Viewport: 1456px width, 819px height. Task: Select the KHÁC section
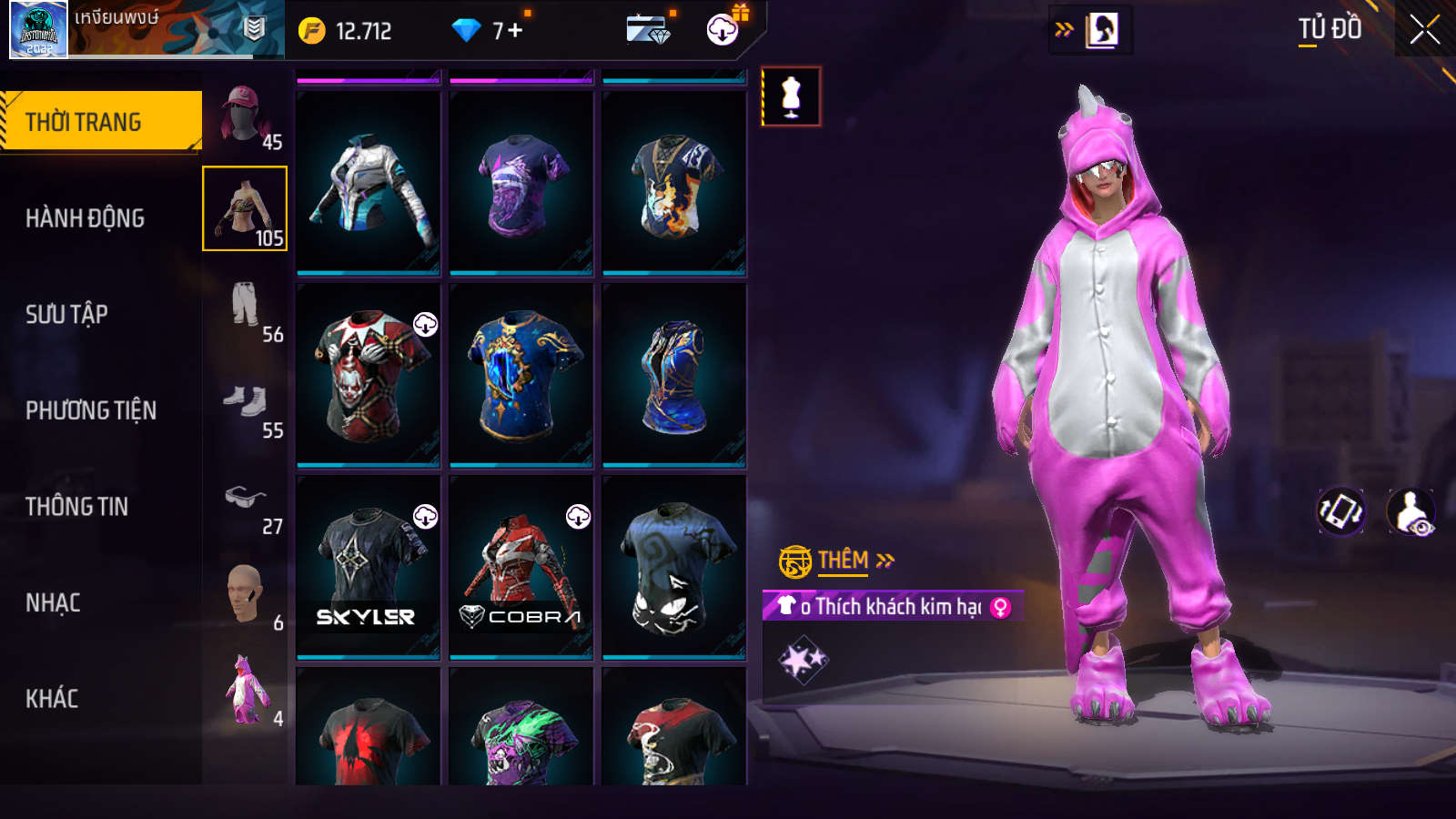tap(53, 699)
